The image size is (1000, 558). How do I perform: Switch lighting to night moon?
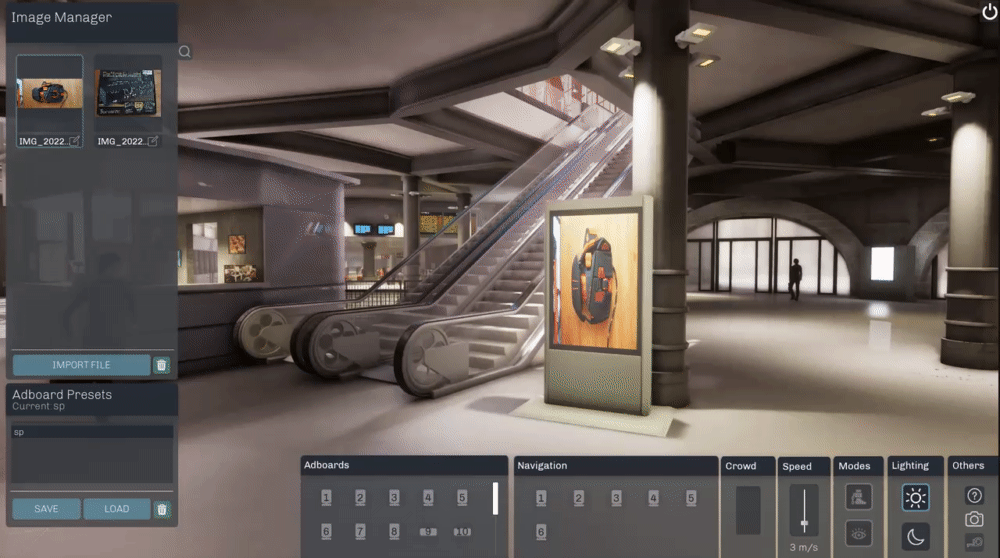click(x=915, y=536)
